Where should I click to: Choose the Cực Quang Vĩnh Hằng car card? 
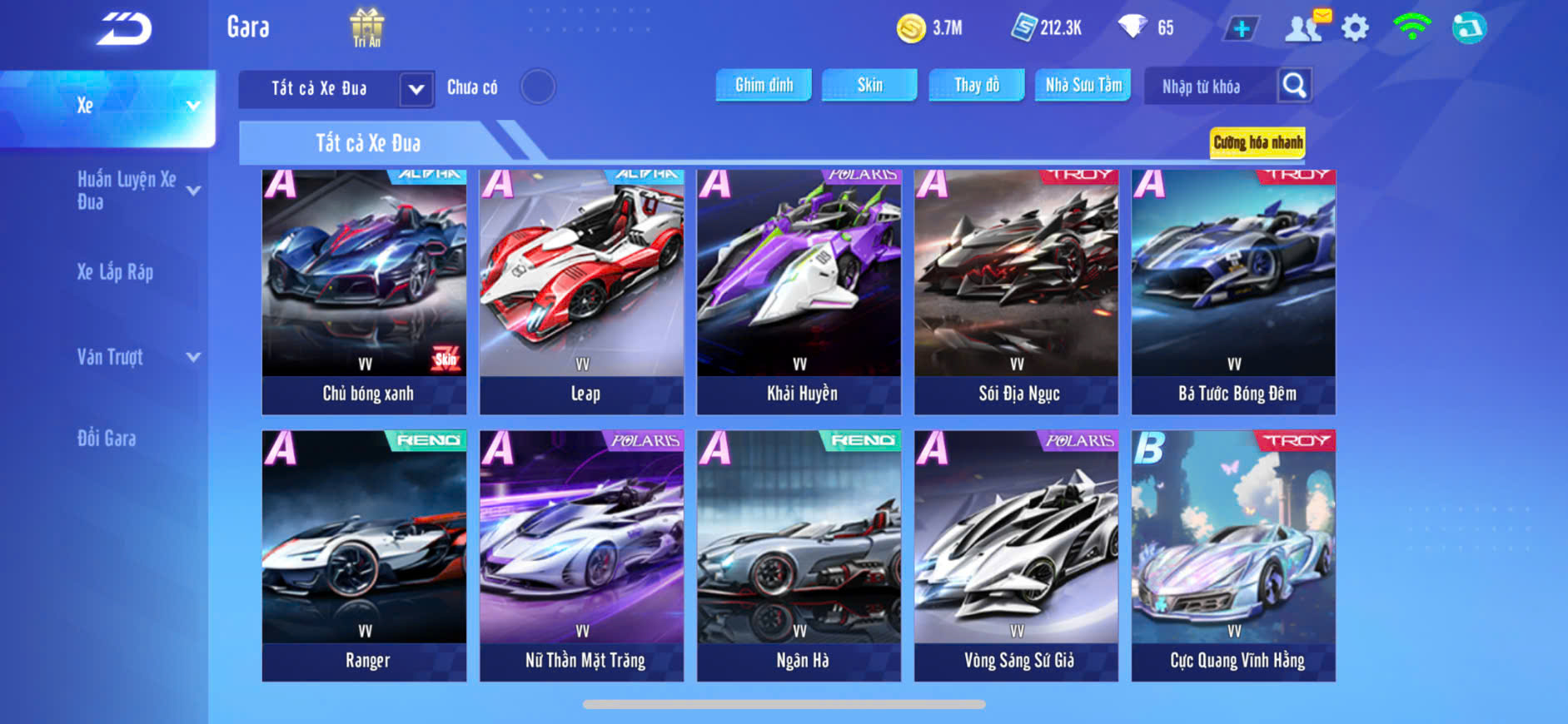[x=1233, y=555]
